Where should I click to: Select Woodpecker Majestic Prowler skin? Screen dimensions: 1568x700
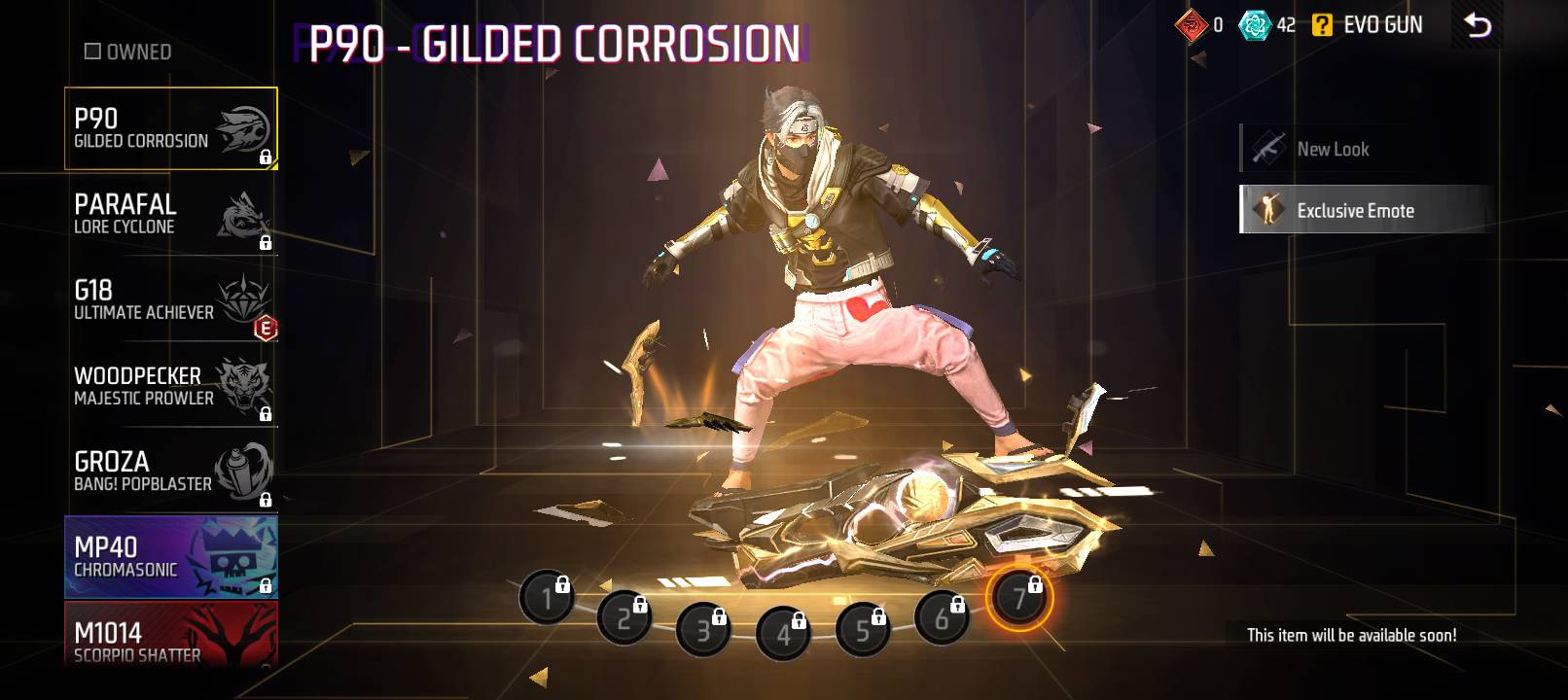coord(170,385)
